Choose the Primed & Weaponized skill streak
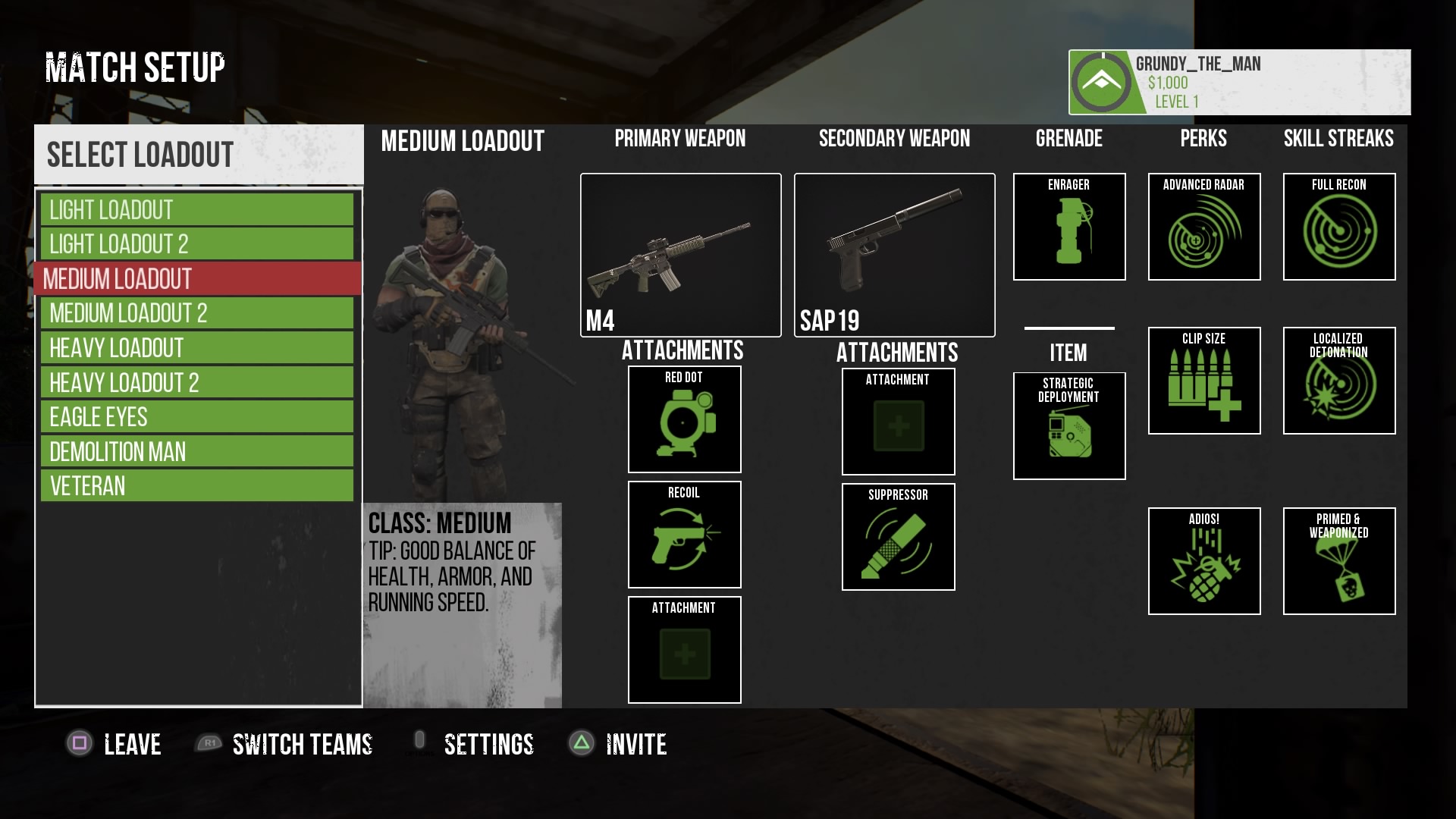This screenshot has height=819, width=1456. point(1339,561)
